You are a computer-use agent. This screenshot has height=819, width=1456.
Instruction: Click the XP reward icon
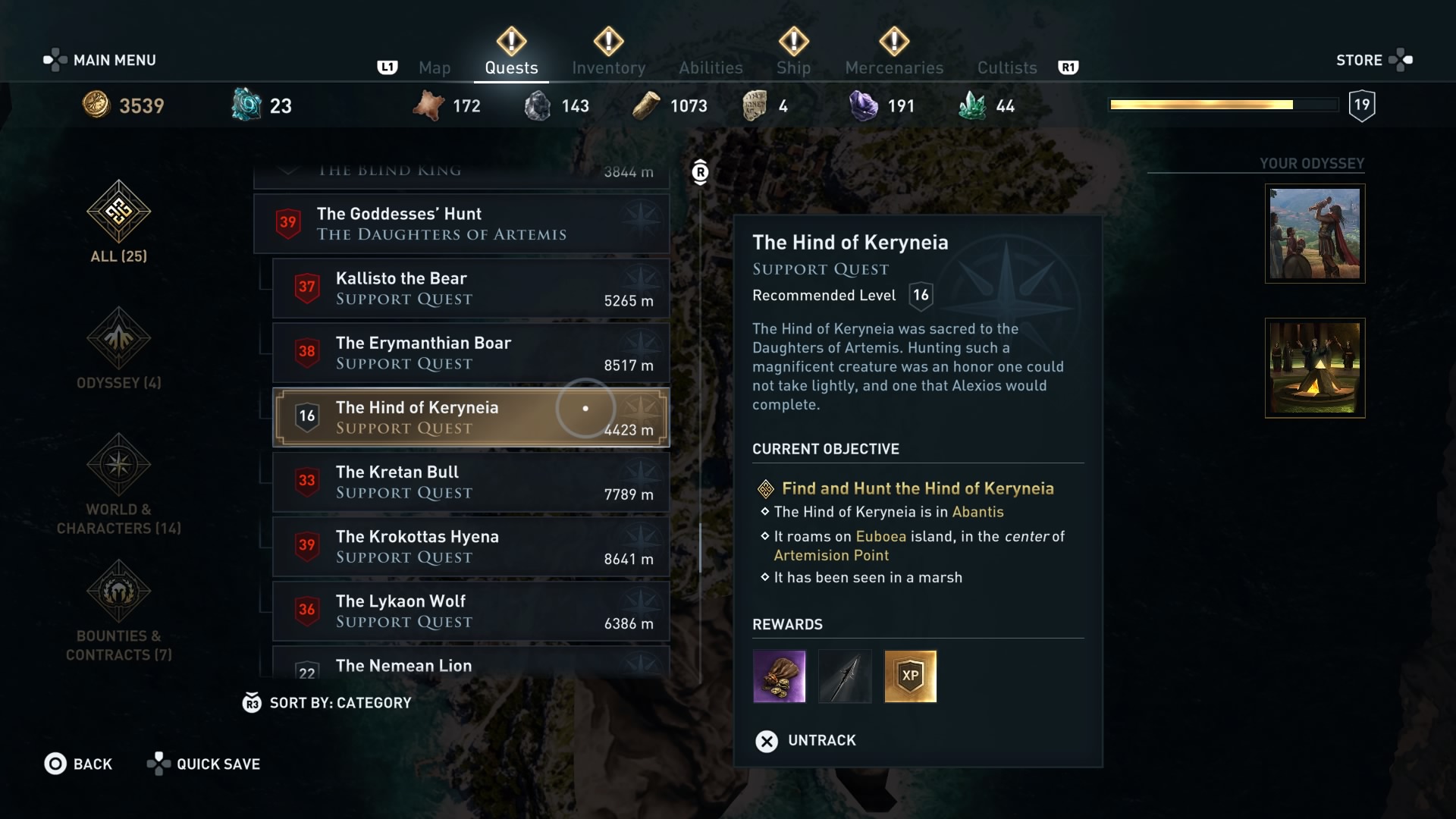click(x=911, y=676)
